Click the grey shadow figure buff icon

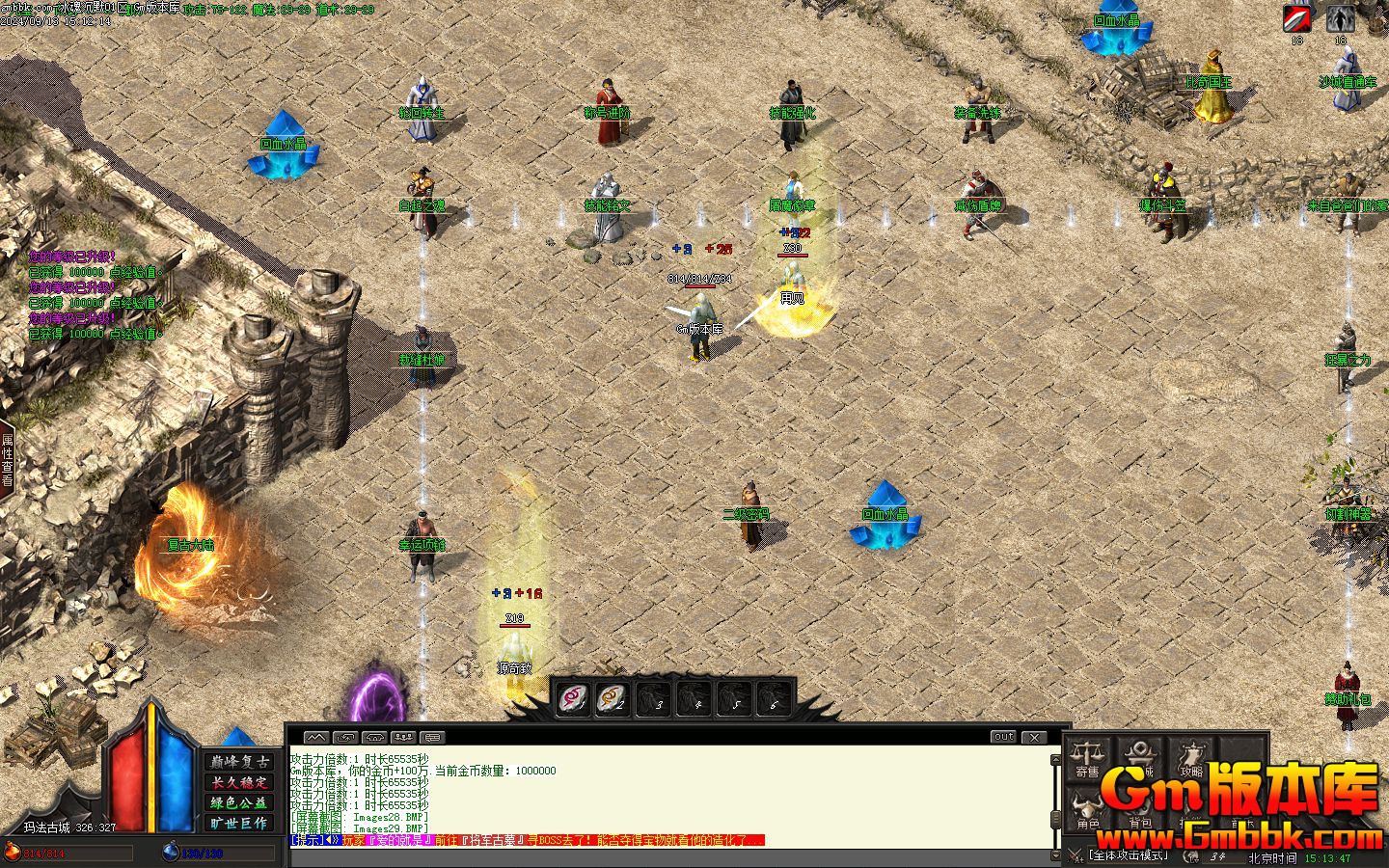tap(1340, 18)
